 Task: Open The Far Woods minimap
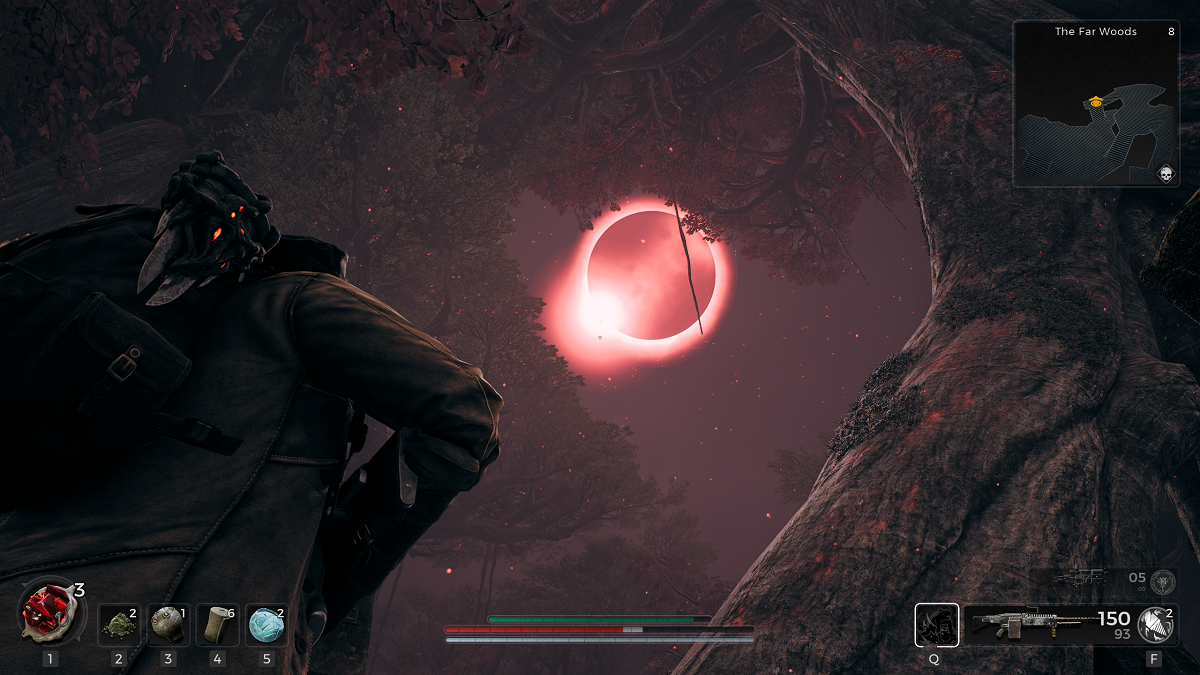tap(1095, 105)
